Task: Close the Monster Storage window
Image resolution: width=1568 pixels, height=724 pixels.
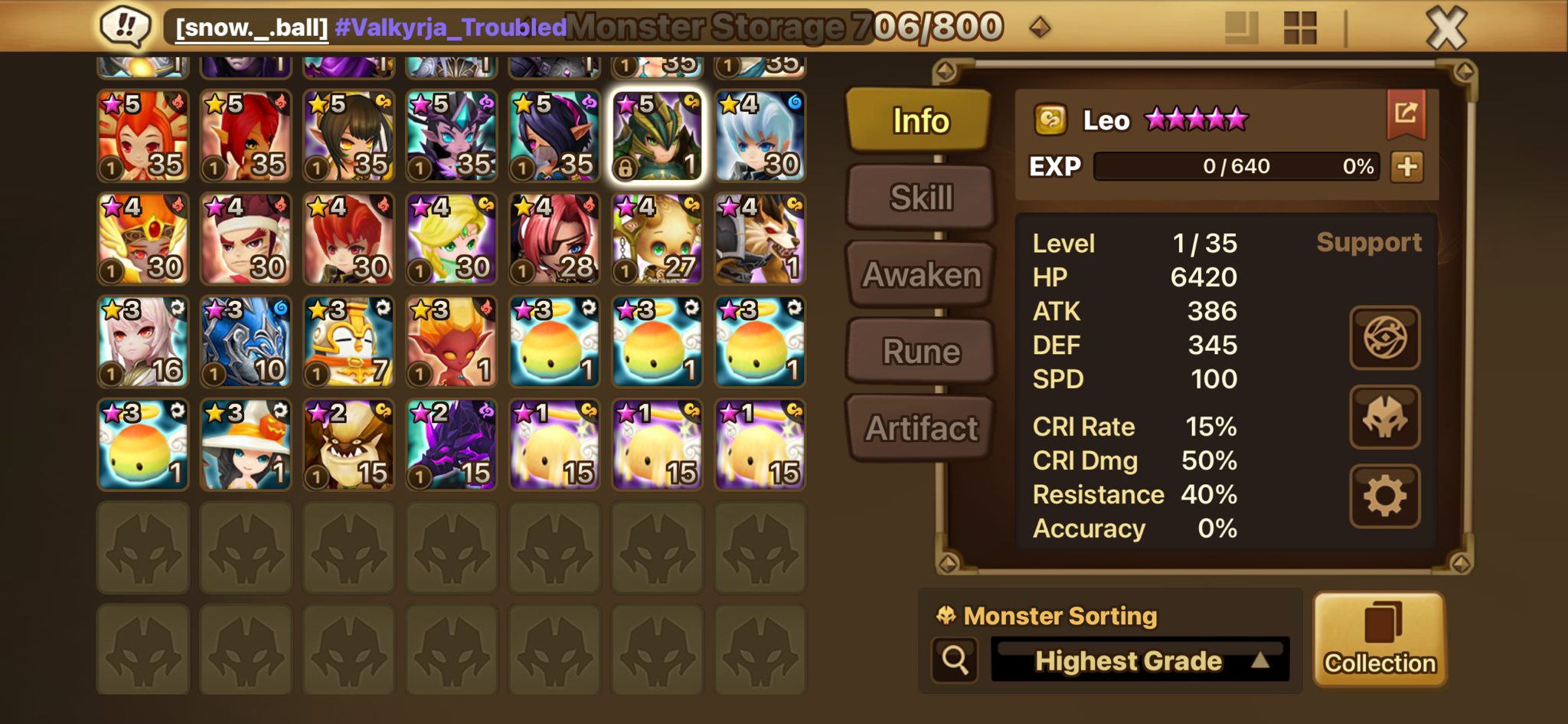Action: (x=1445, y=29)
